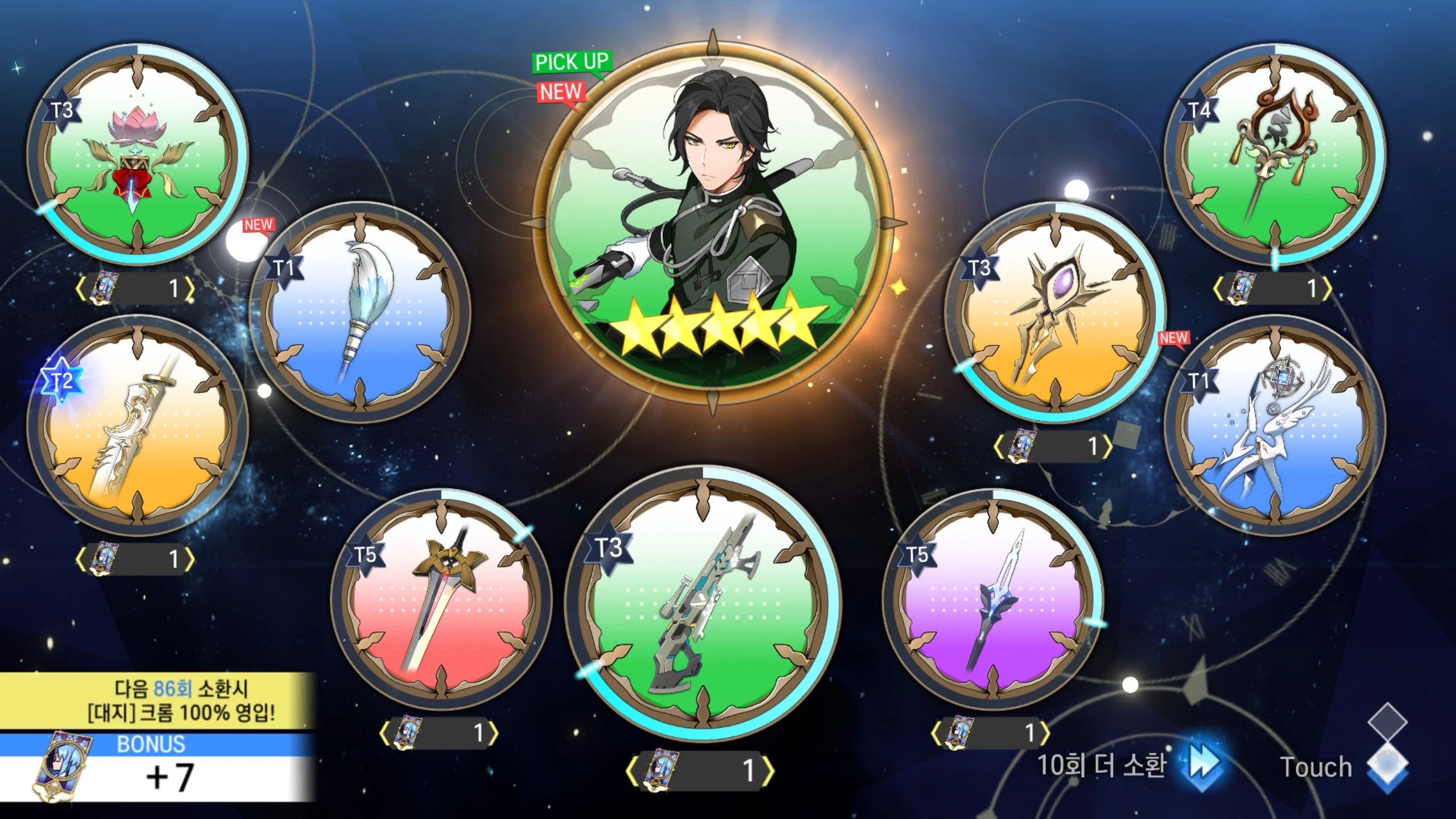Select the T3 pink lotus artifact
The height and width of the screenshot is (819, 1456).
(x=138, y=155)
